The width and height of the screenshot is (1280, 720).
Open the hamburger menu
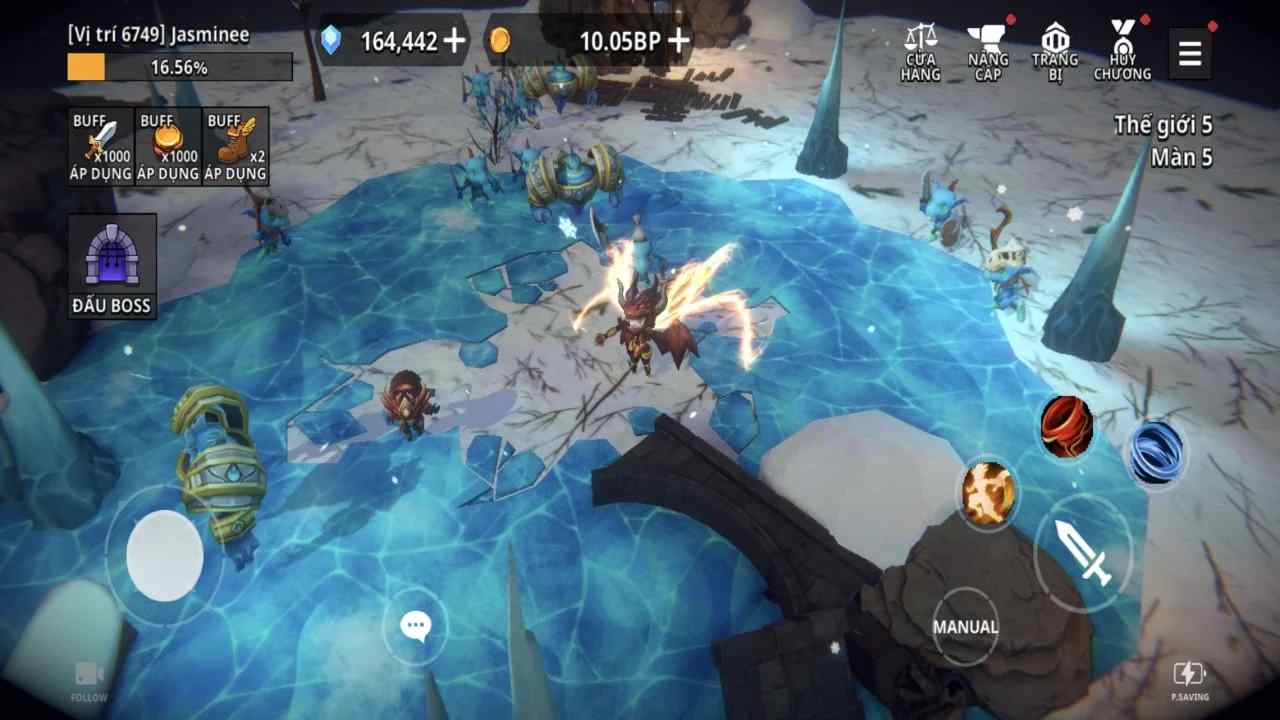1190,53
